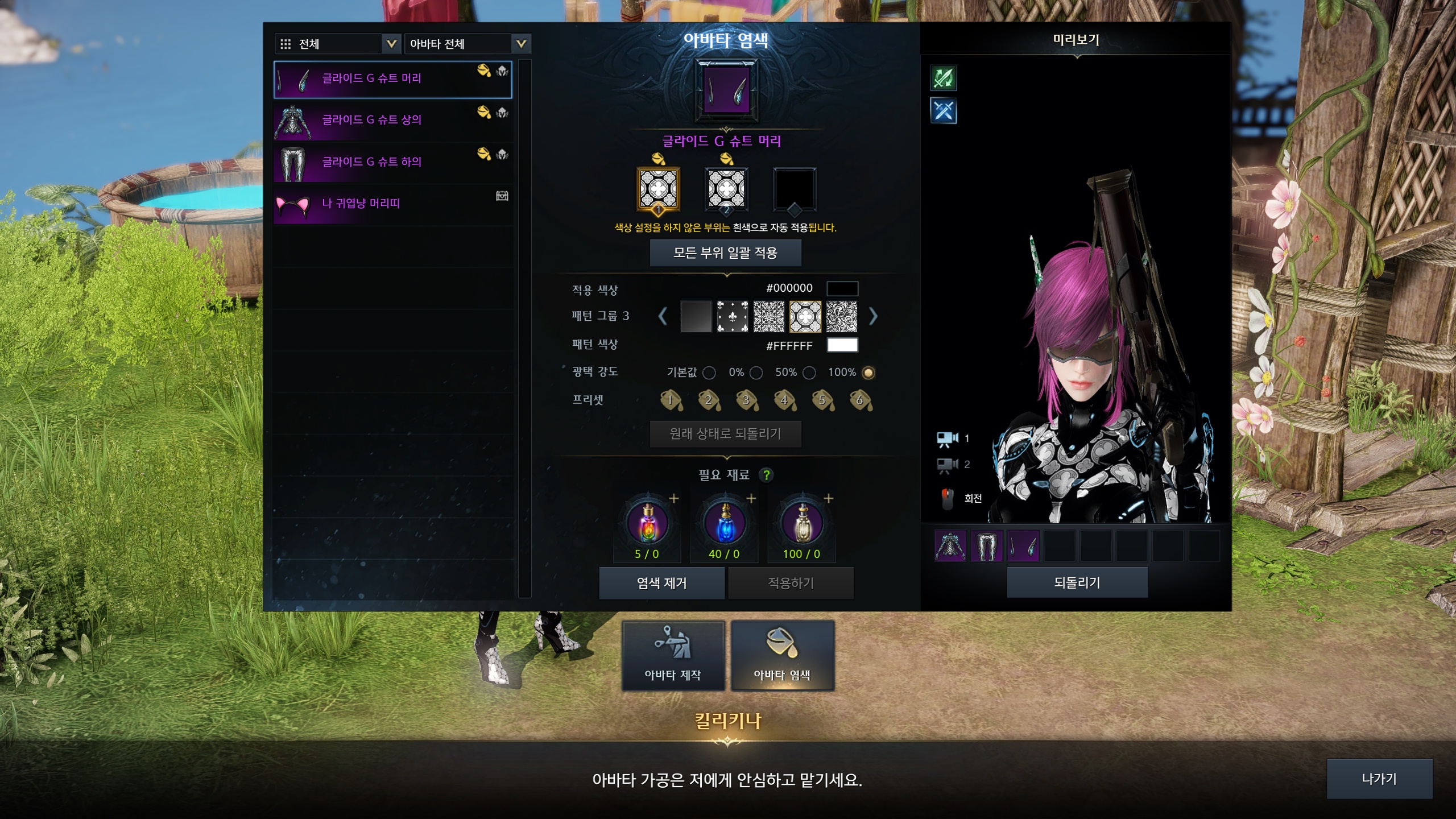Viewport: 1456px width, 819px height.
Task: Set gloss strength to 0%
Action: pyautogui.click(x=756, y=373)
